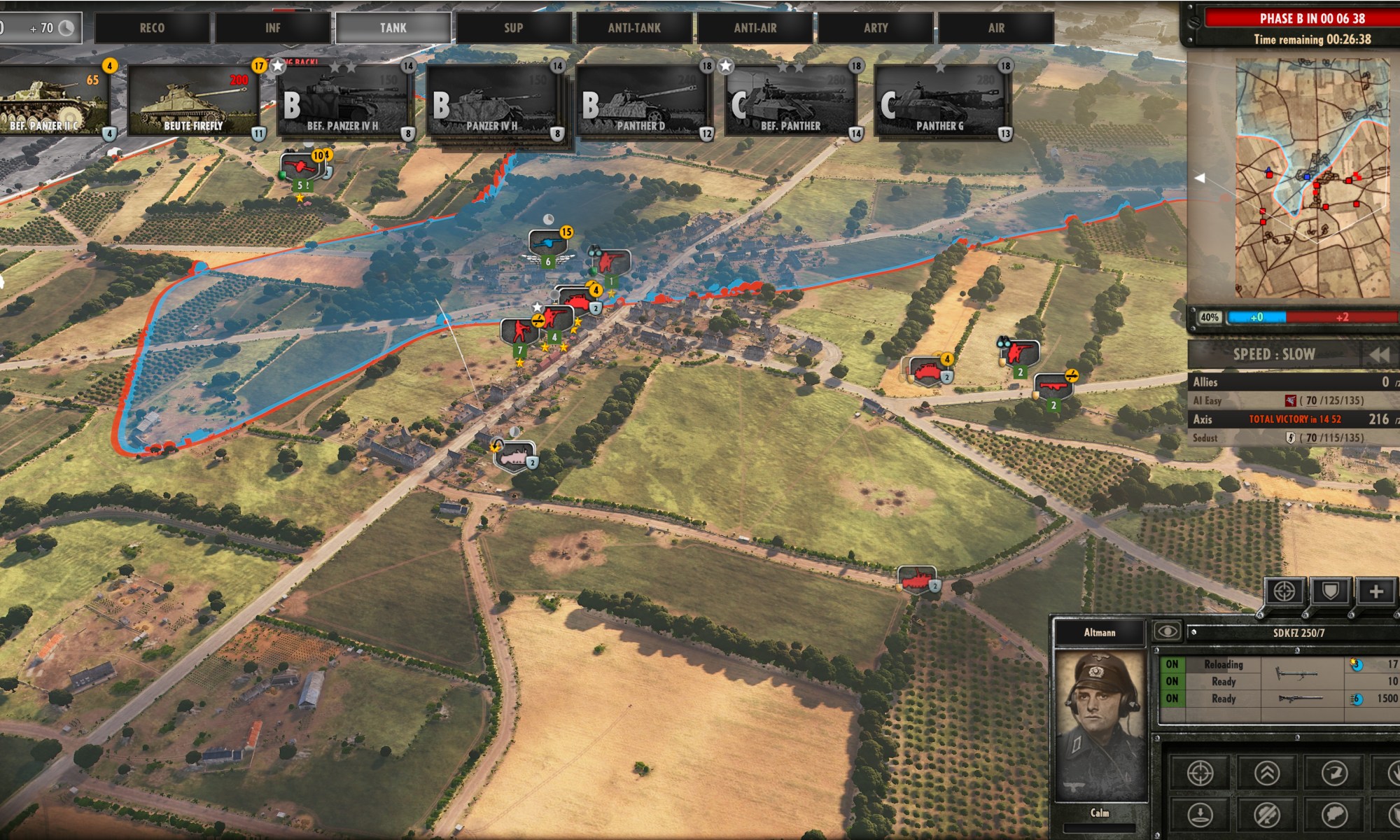
Task: Open the ARTY category
Action: click(875, 28)
